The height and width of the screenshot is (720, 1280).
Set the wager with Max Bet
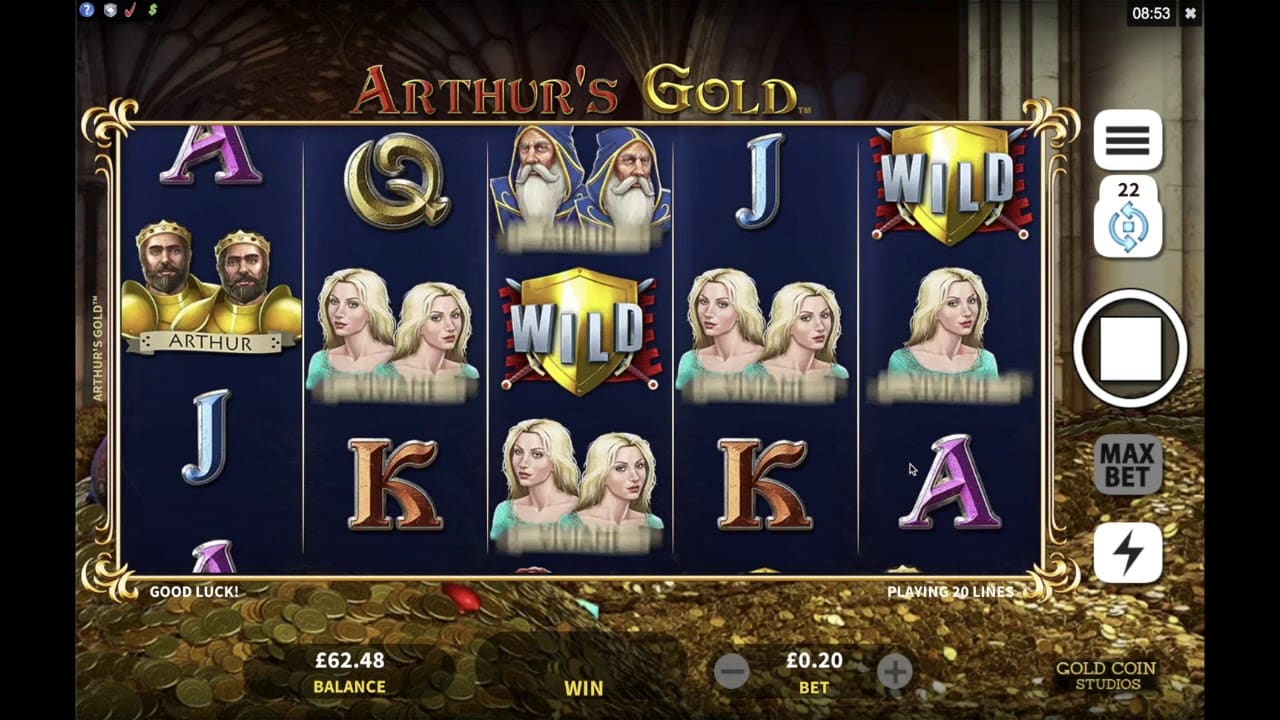click(x=1127, y=466)
